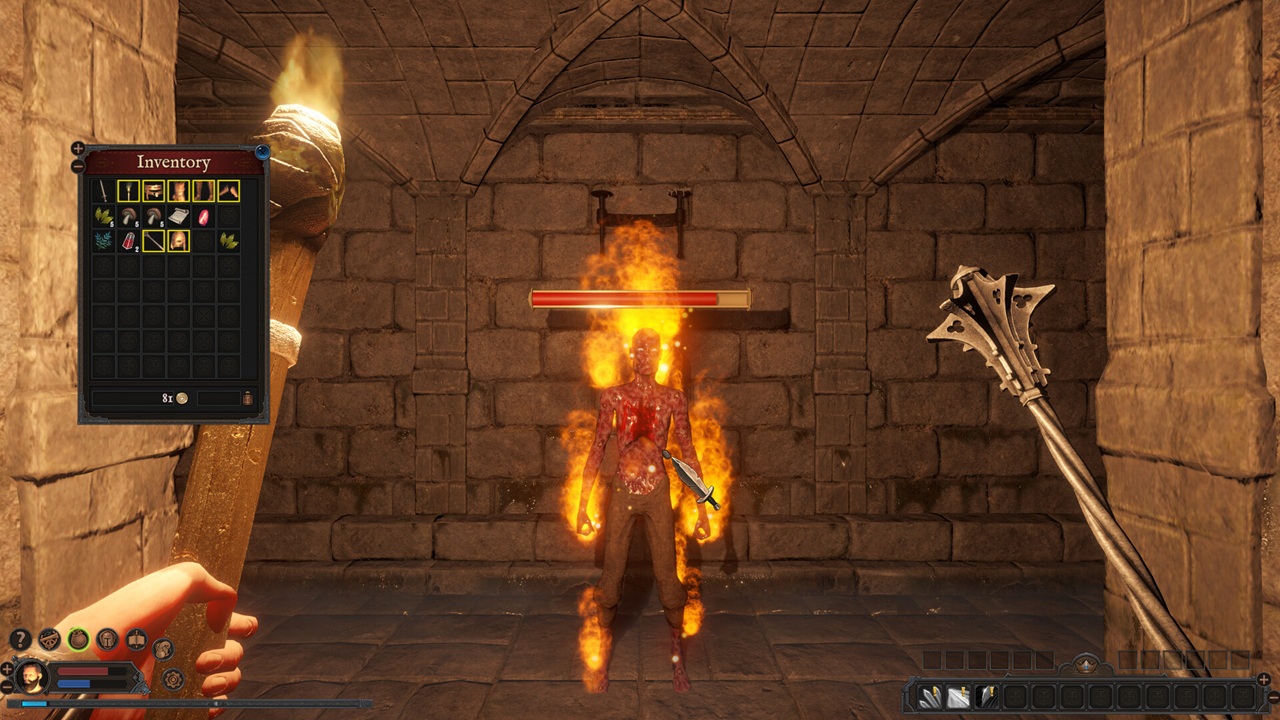Expand the inventory with the plus button
Image resolution: width=1280 pixels, height=720 pixels.
pos(77,148)
